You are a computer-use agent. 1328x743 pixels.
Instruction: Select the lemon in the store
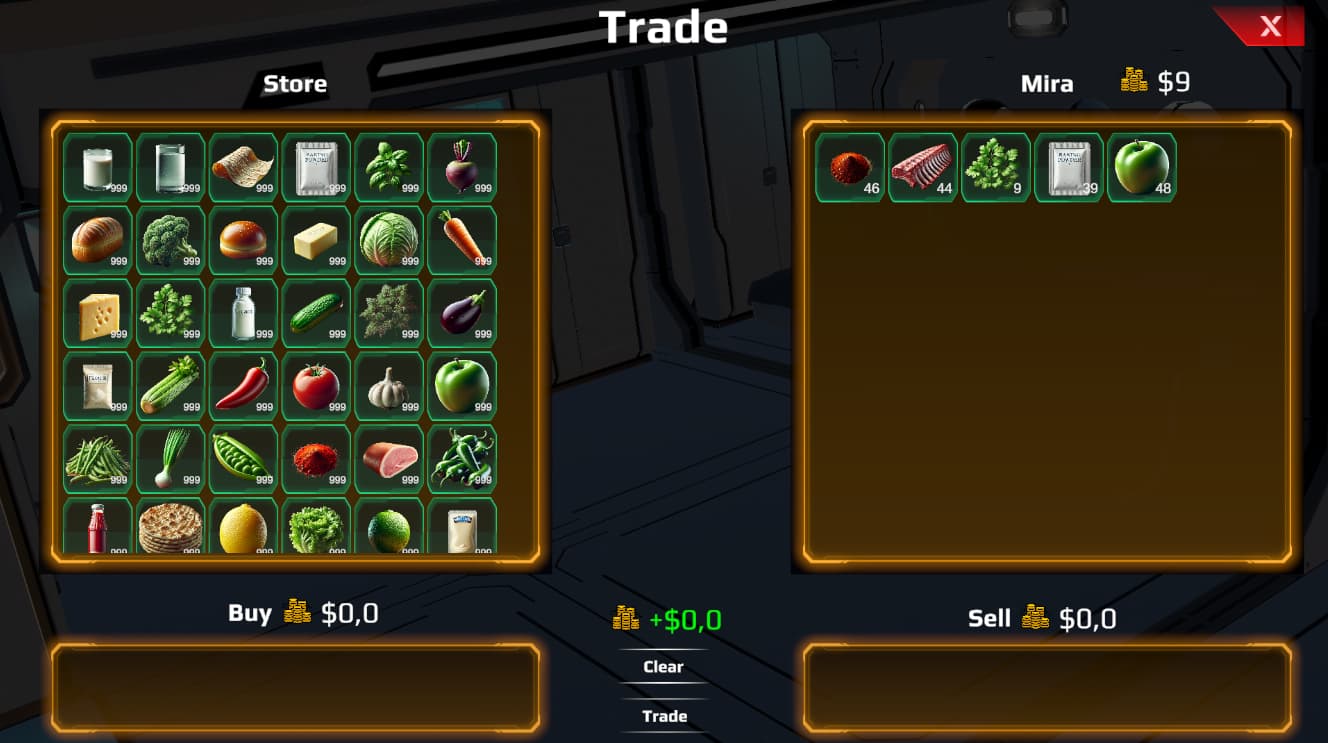(243, 528)
